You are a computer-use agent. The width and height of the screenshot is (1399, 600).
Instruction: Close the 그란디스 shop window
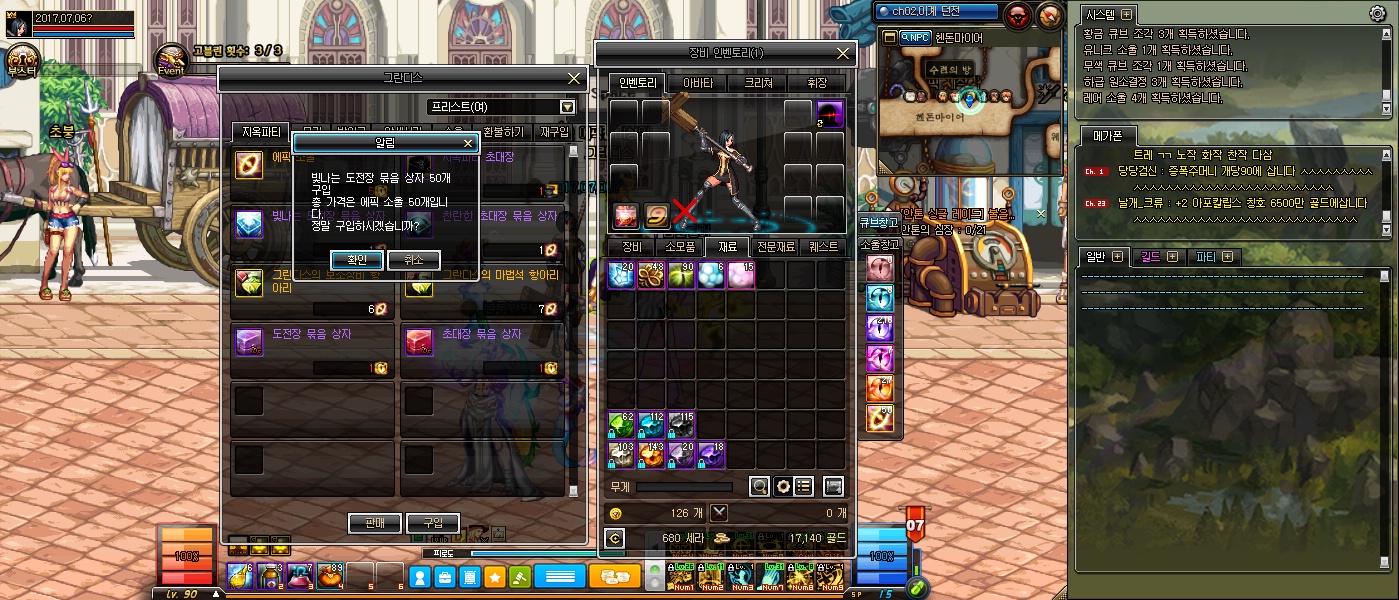(574, 78)
